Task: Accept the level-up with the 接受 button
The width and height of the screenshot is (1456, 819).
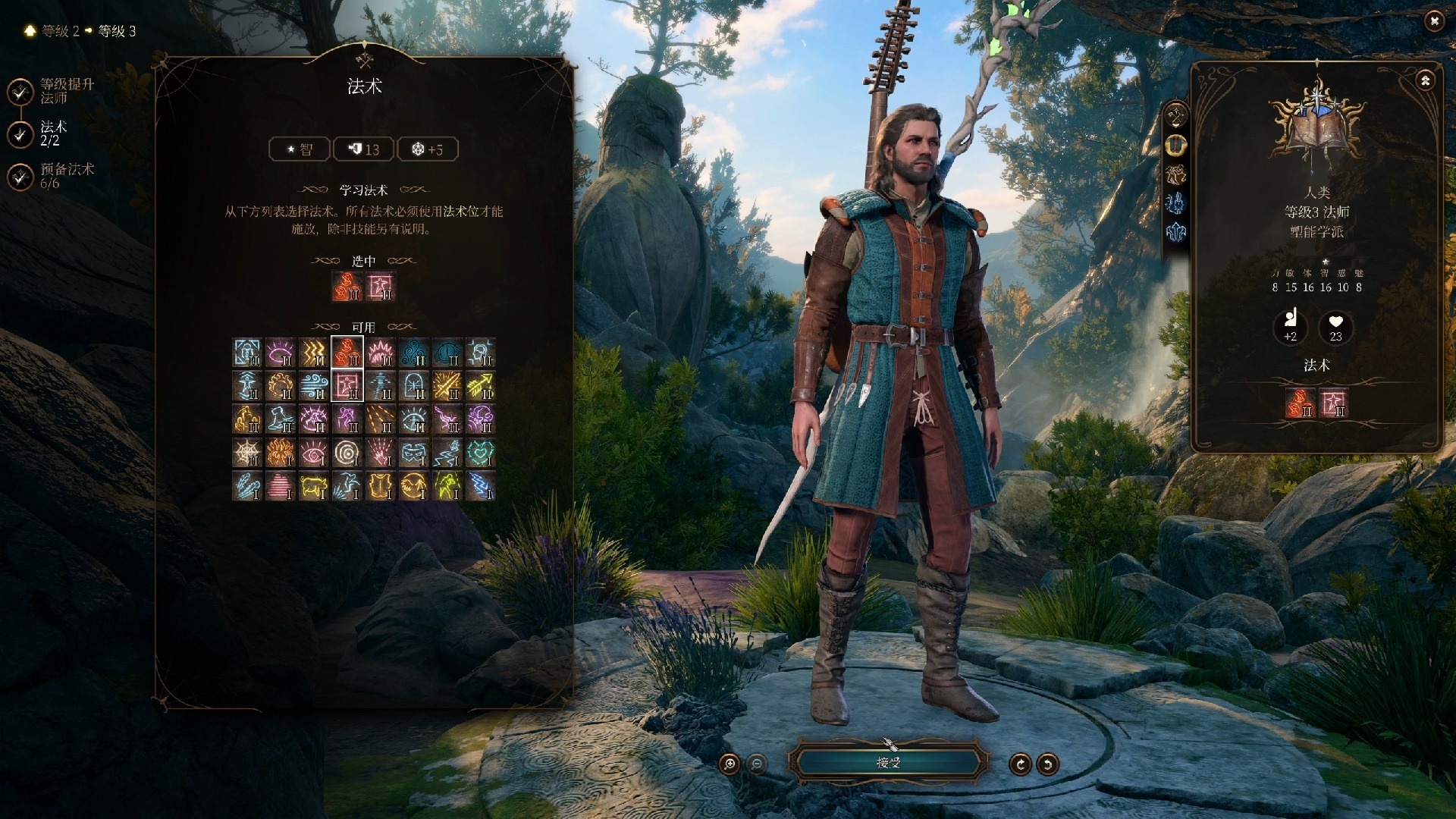Action: tap(888, 762)
